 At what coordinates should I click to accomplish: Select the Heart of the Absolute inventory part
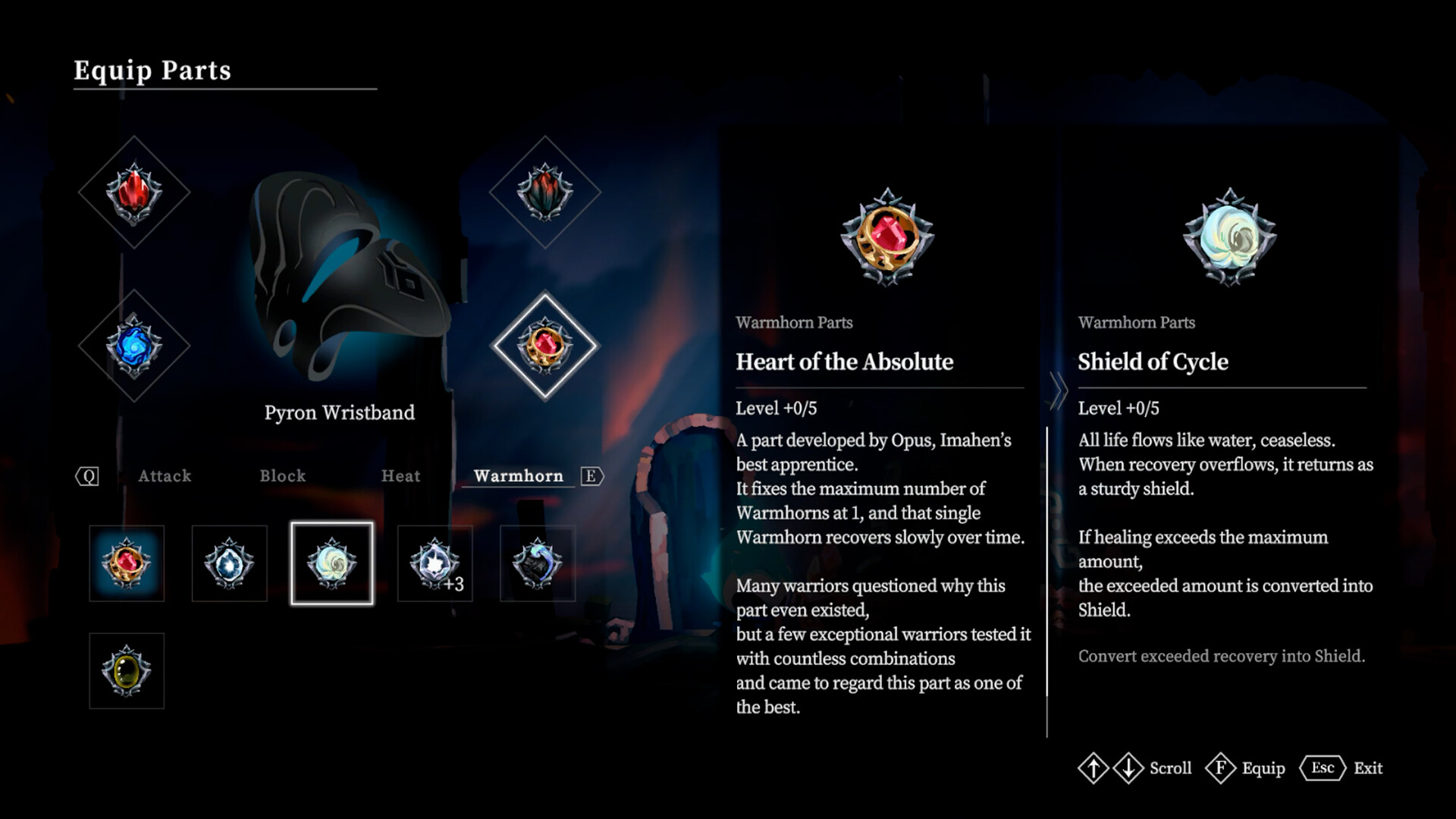pyautogui.click(x=127, y=563)
